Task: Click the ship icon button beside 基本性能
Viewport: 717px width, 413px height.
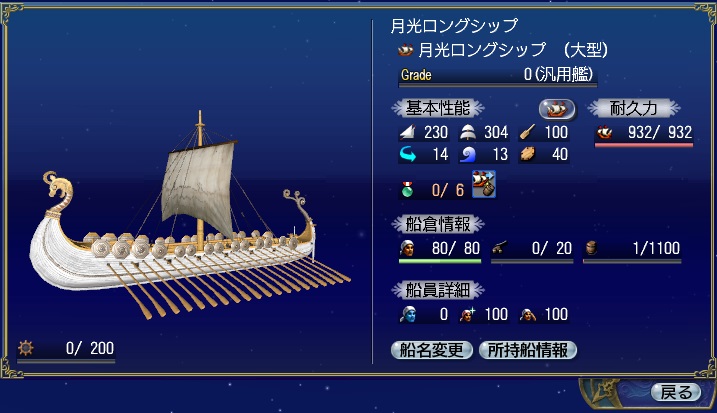Action: pos(557,108)
